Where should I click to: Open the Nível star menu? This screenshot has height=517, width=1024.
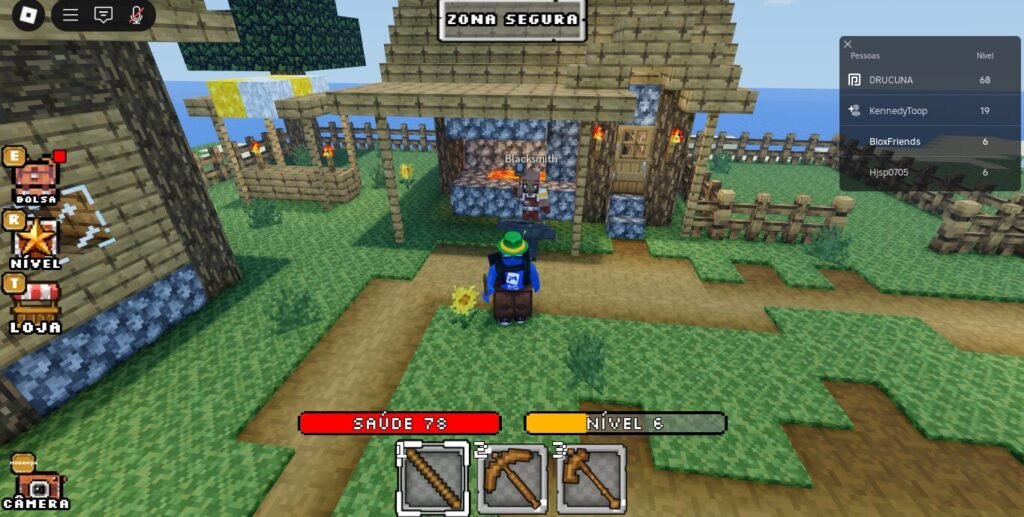click(x=36, y=241)
